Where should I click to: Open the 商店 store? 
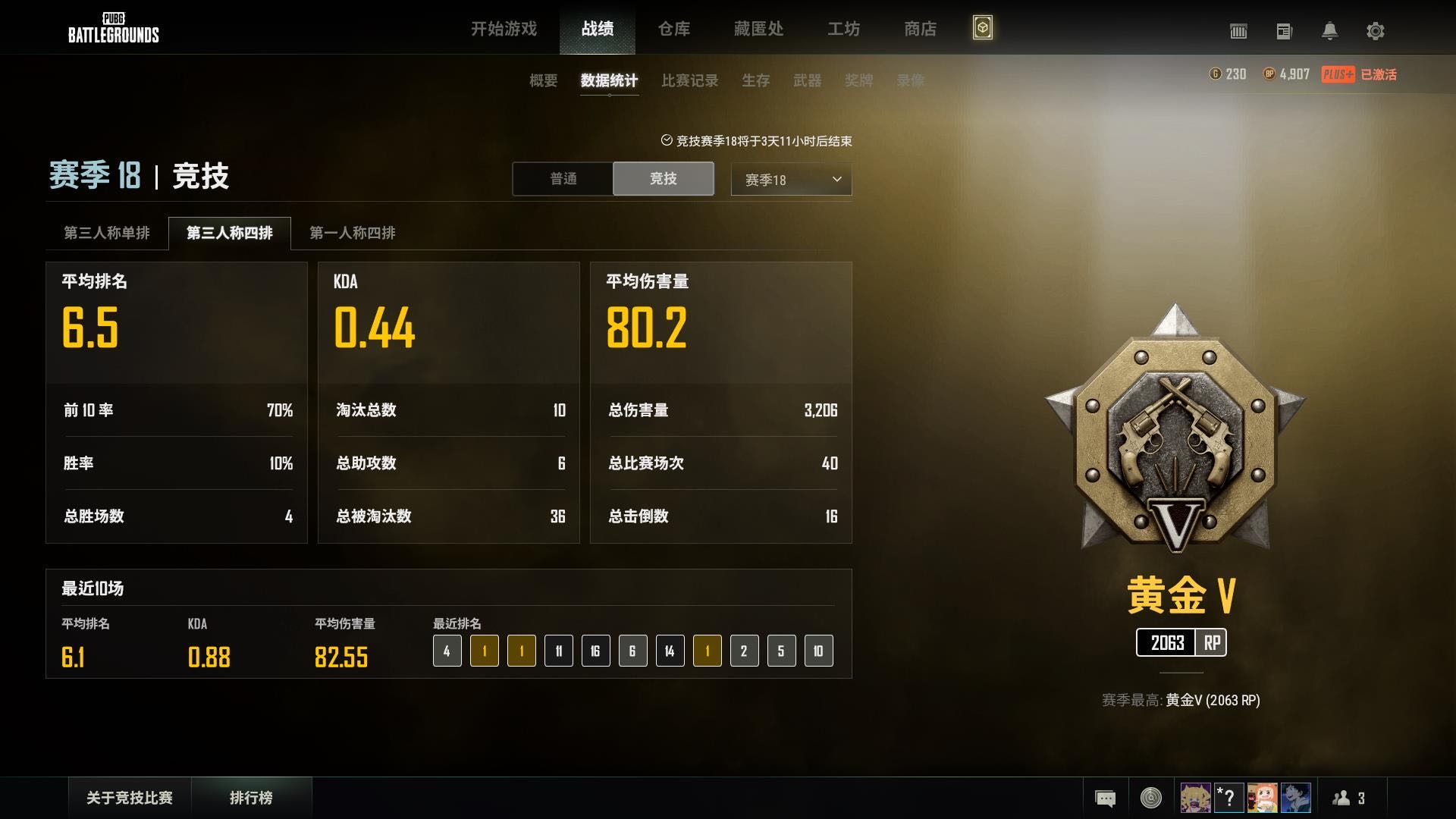point(920,29)
